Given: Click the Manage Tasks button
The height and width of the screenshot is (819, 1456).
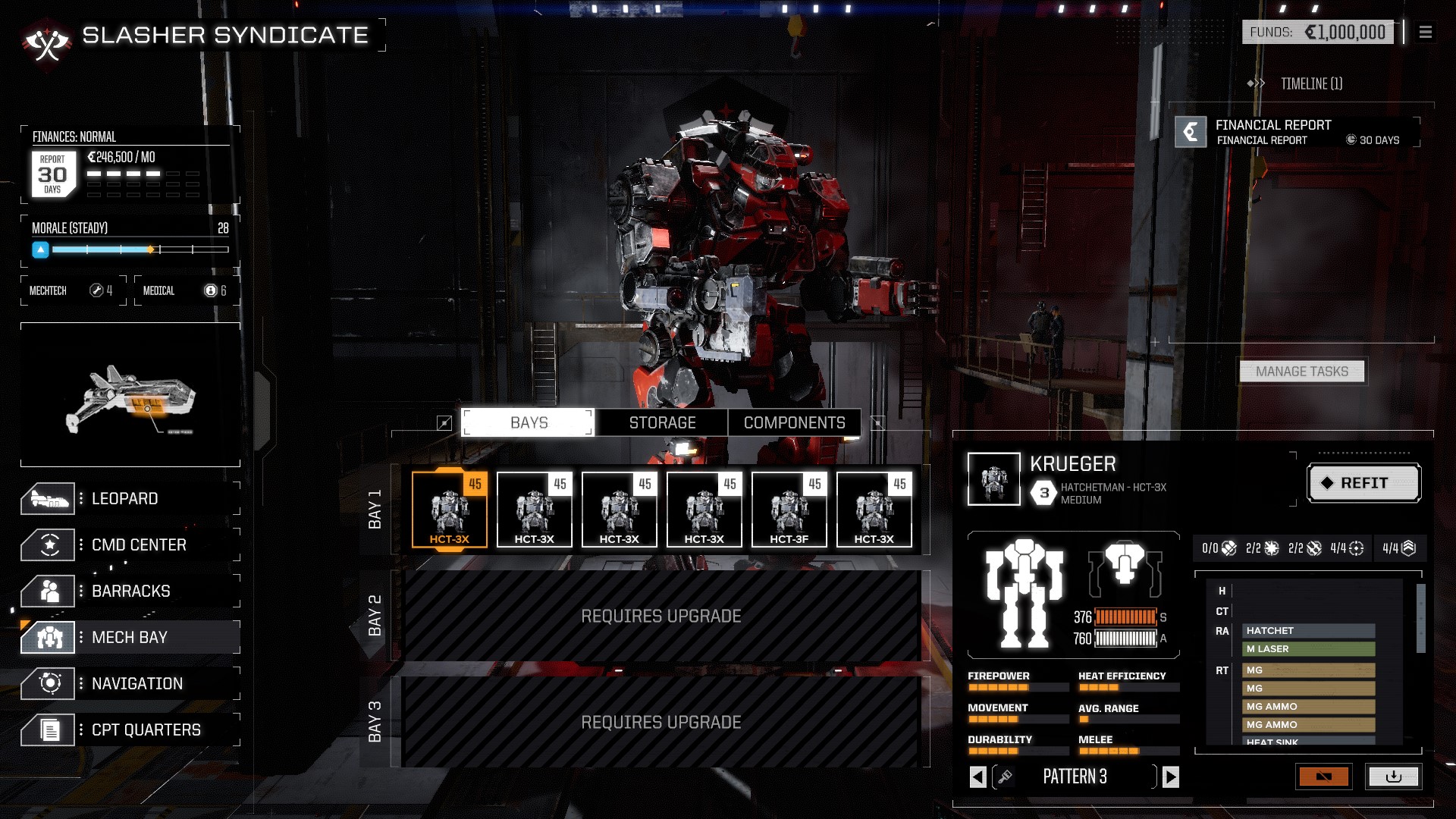Looking at the screenshot, I should coord(1301,371).
